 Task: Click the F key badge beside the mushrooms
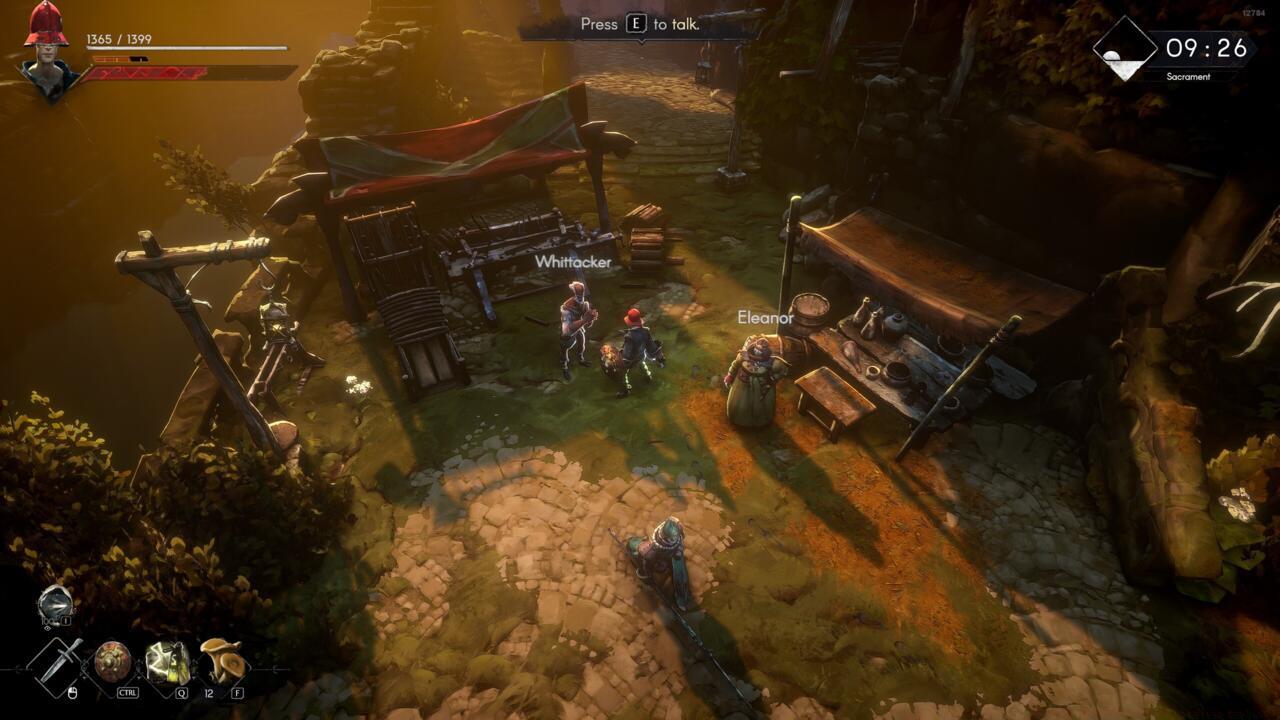[x=238, y=692]
